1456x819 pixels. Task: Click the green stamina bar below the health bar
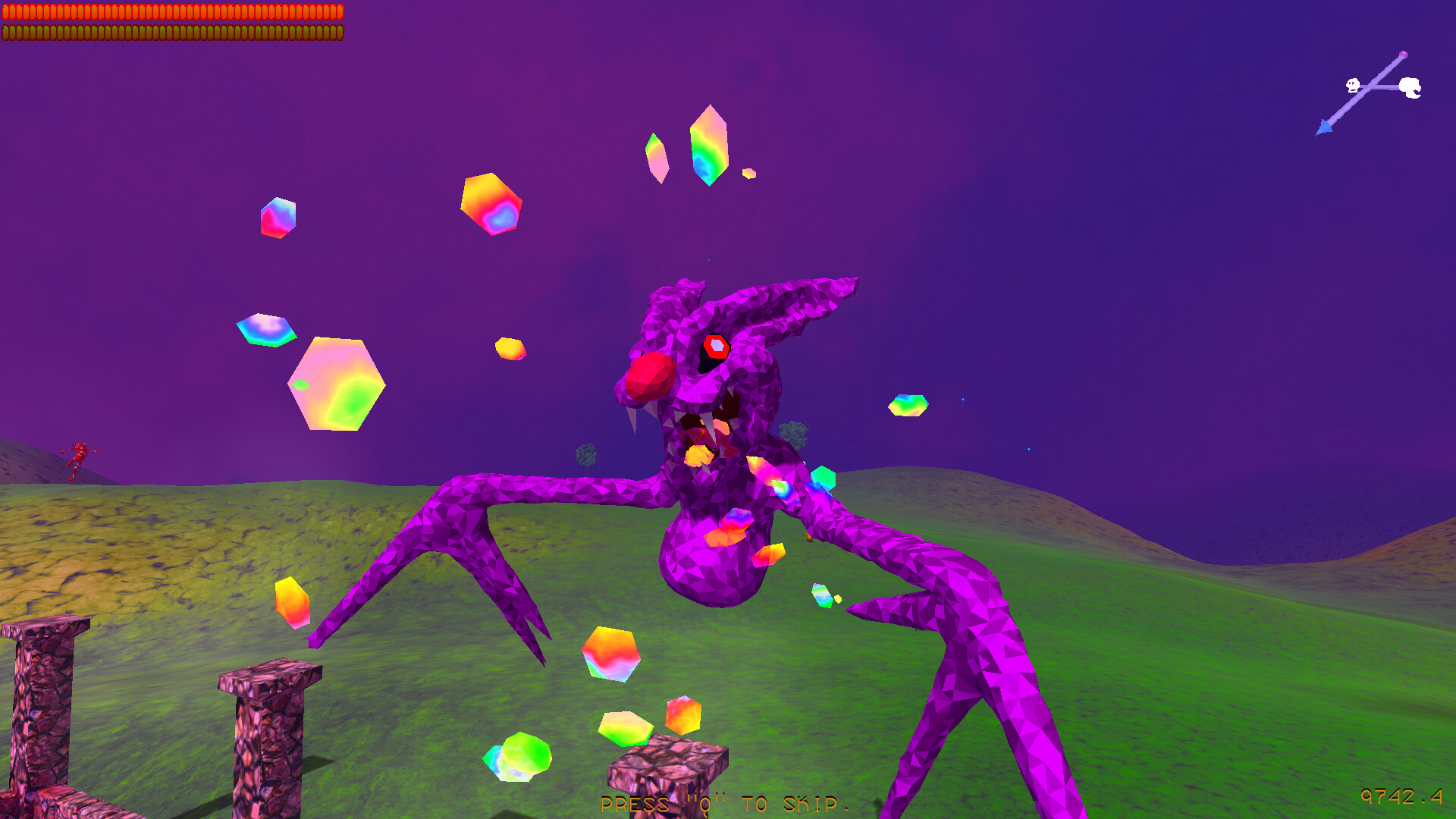click(171, 33)
